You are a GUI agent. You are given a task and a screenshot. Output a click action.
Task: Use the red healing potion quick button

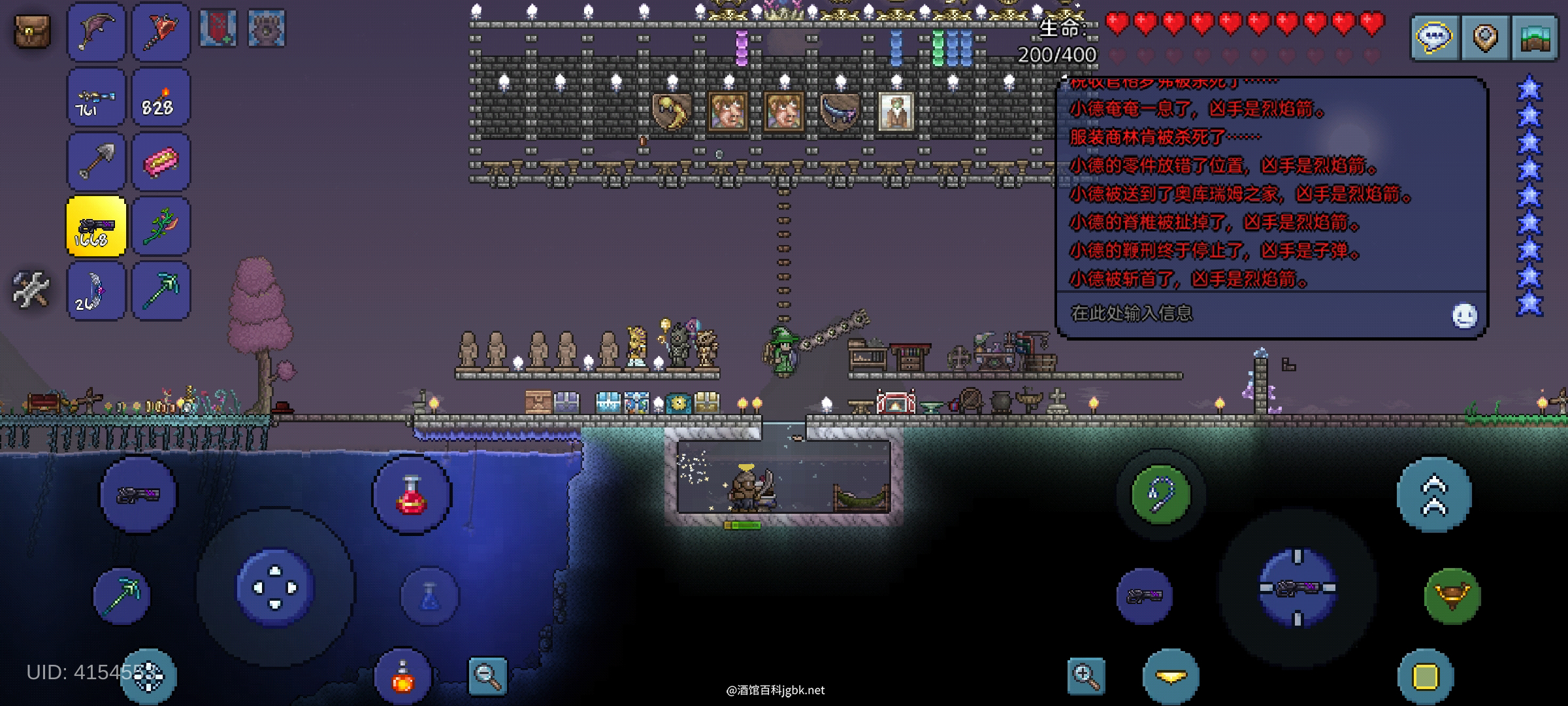(411, 495)
